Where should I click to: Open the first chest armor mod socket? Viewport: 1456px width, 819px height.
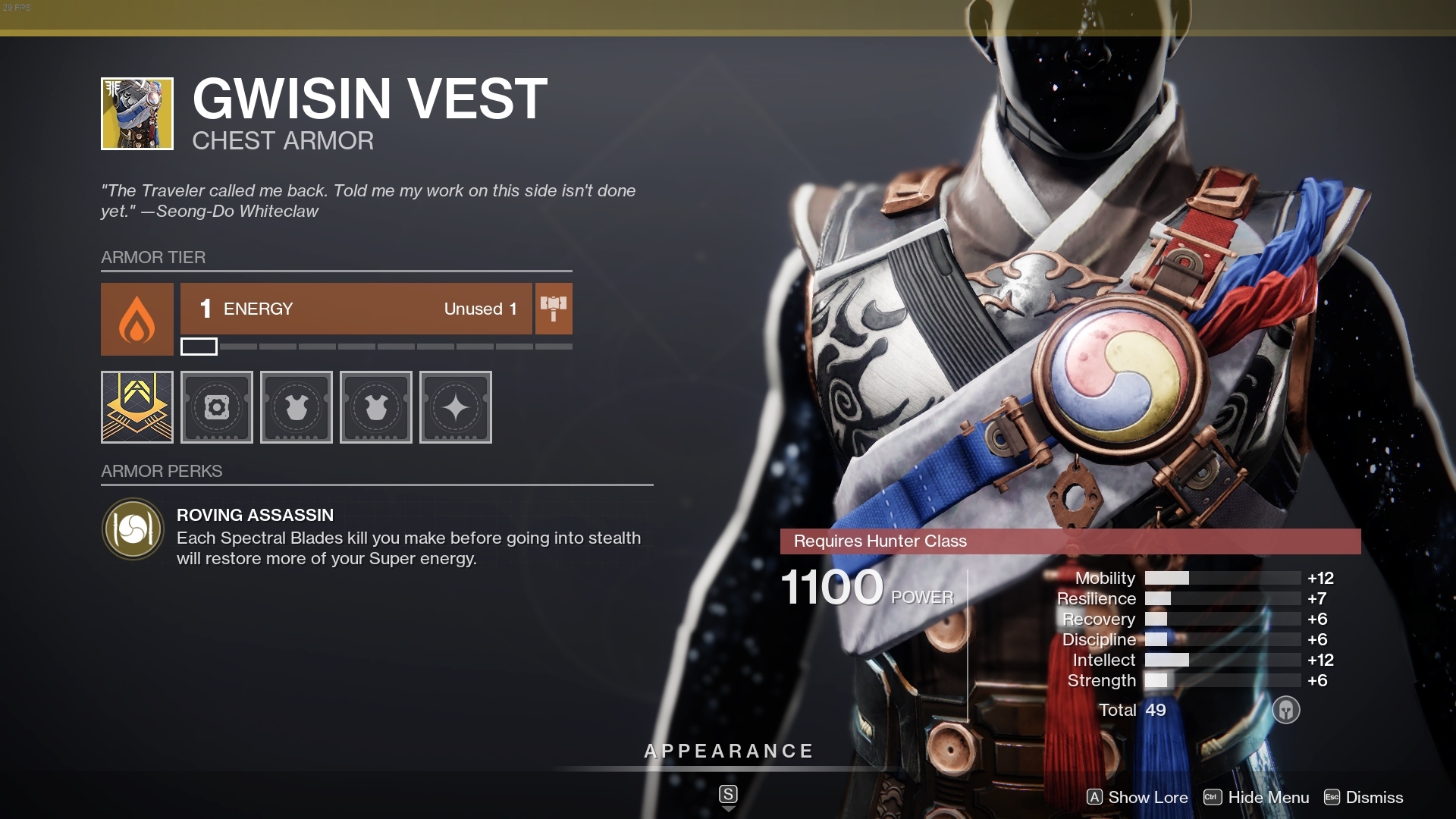[x=296, y=407]
